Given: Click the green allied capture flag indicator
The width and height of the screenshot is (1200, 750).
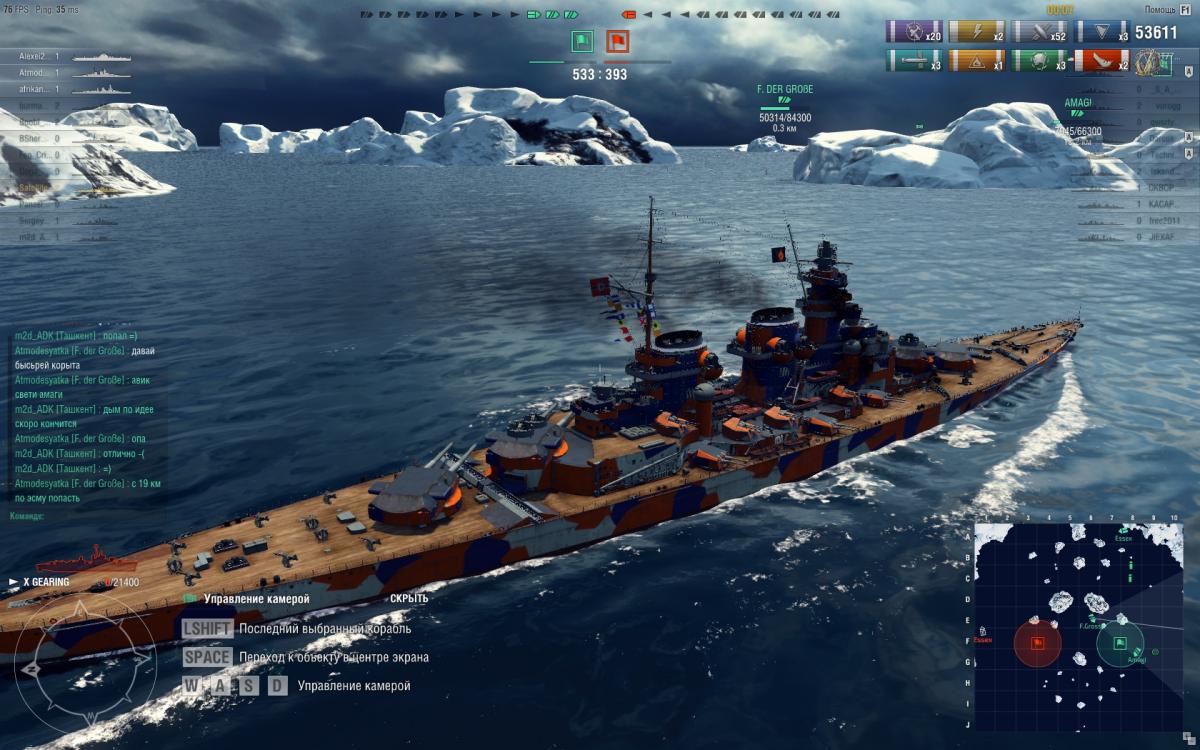Looking at the screenshot, I should tap(581, 42).
